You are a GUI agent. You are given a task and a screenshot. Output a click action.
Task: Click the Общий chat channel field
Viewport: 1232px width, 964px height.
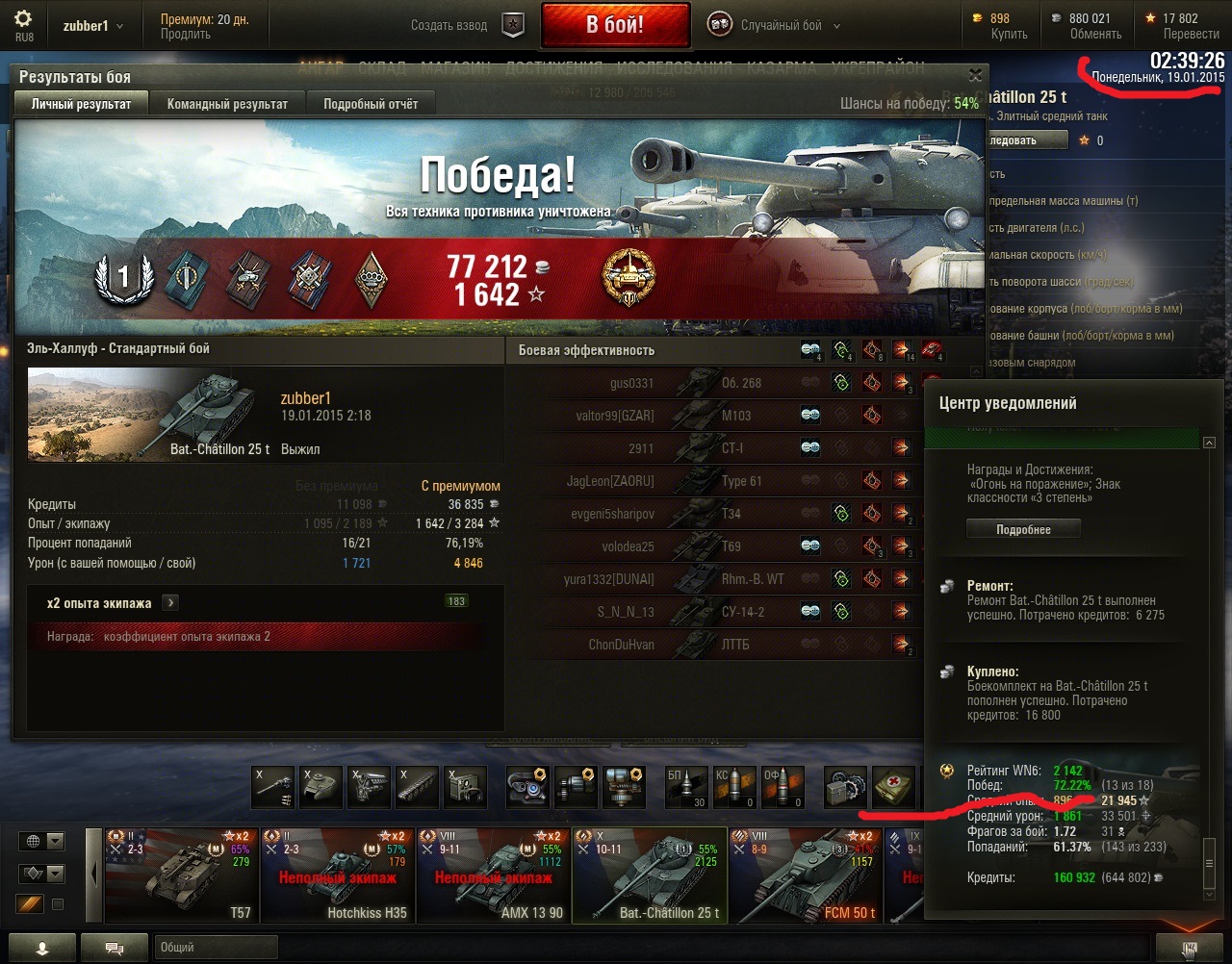tap(216, 948)
